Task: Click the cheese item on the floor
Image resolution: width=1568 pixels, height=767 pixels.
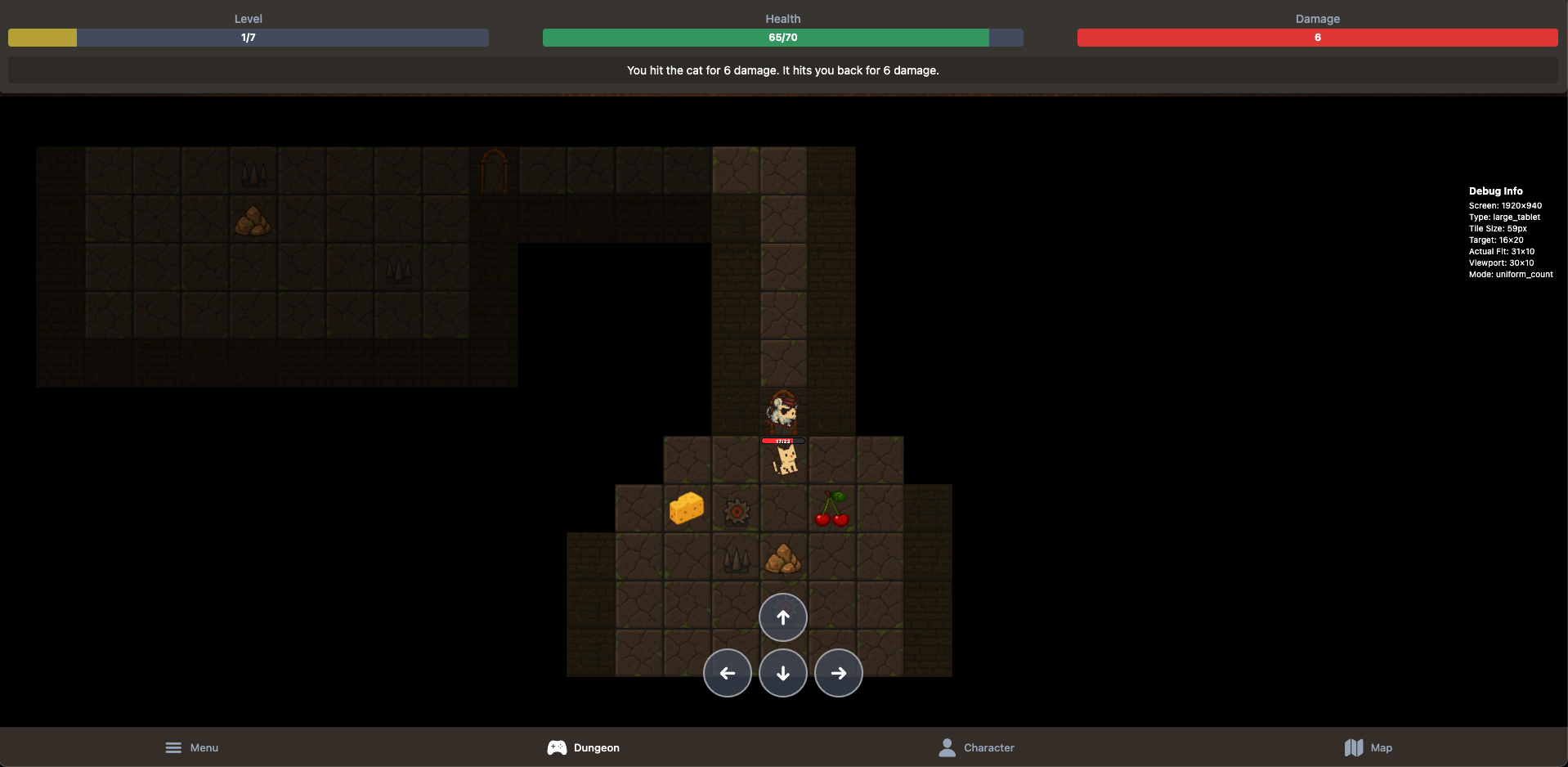Action: (x=687, y=509)
